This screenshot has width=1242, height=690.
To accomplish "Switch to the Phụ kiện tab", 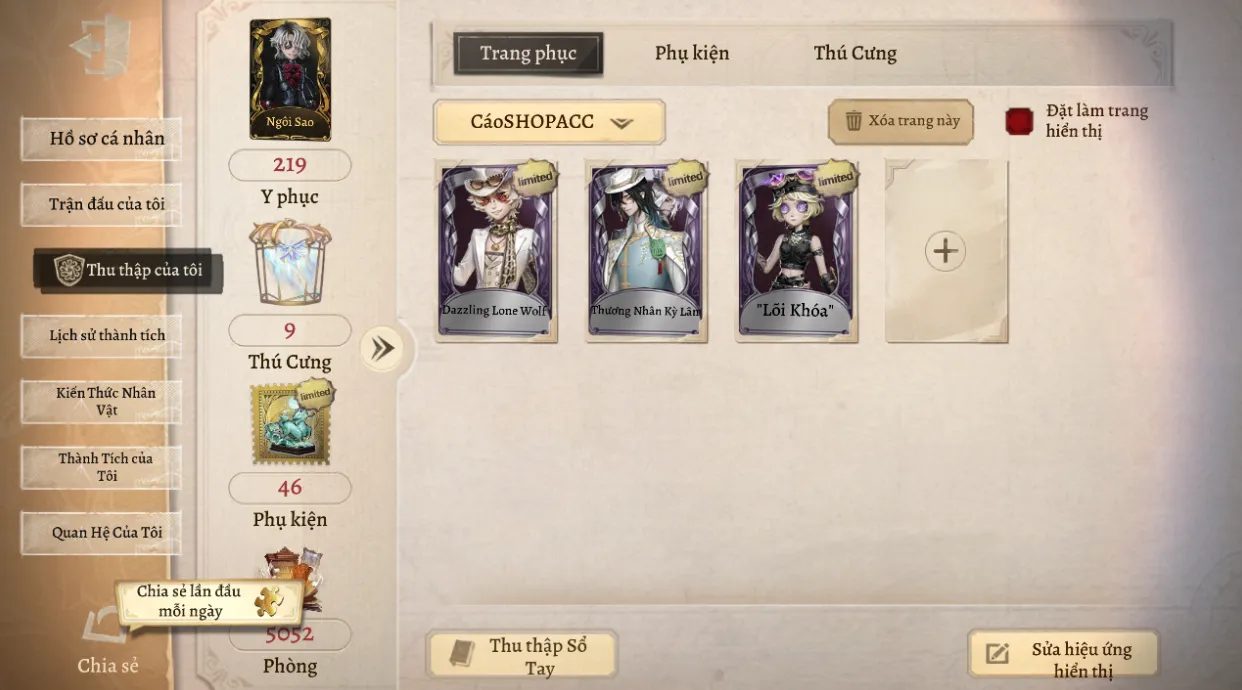I will tap(692, 53).
